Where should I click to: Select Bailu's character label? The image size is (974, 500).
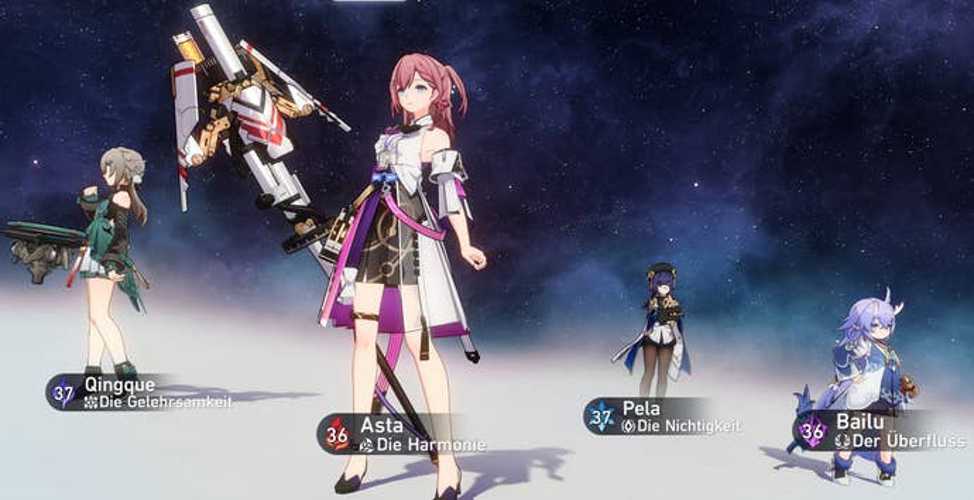click(x=882, y=431)
